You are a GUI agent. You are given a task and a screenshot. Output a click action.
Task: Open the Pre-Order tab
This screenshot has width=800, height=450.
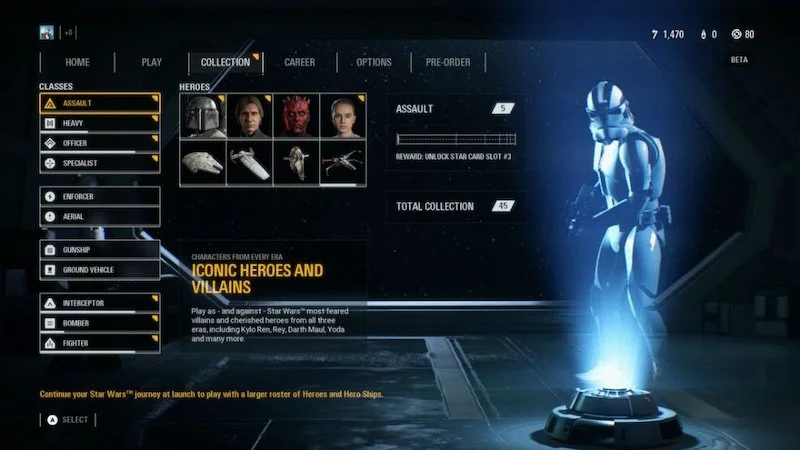[448, 62]
